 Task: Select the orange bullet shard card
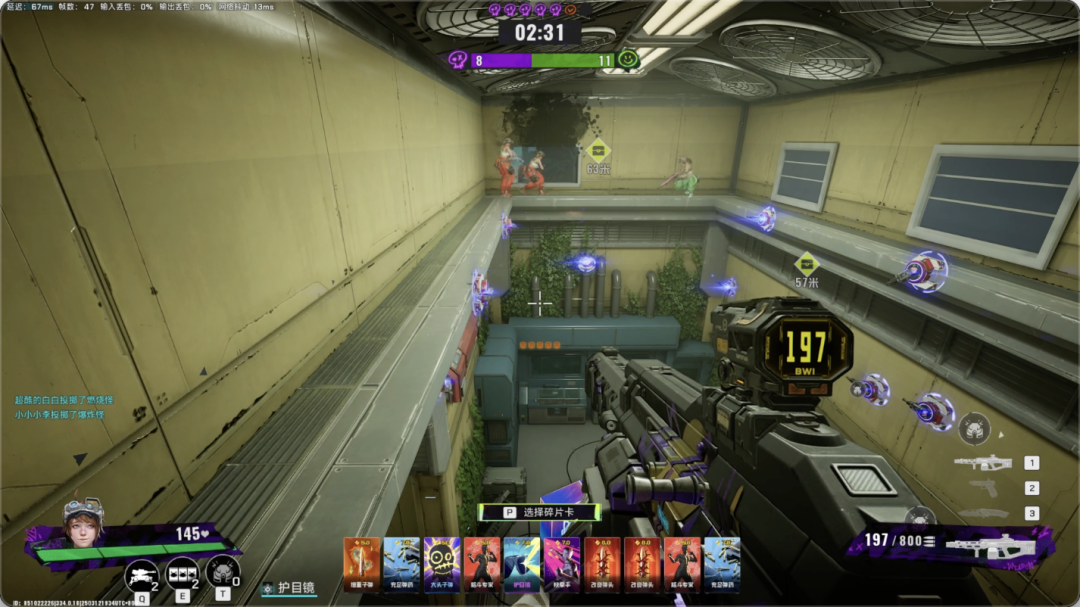click(x=361, y=560)
